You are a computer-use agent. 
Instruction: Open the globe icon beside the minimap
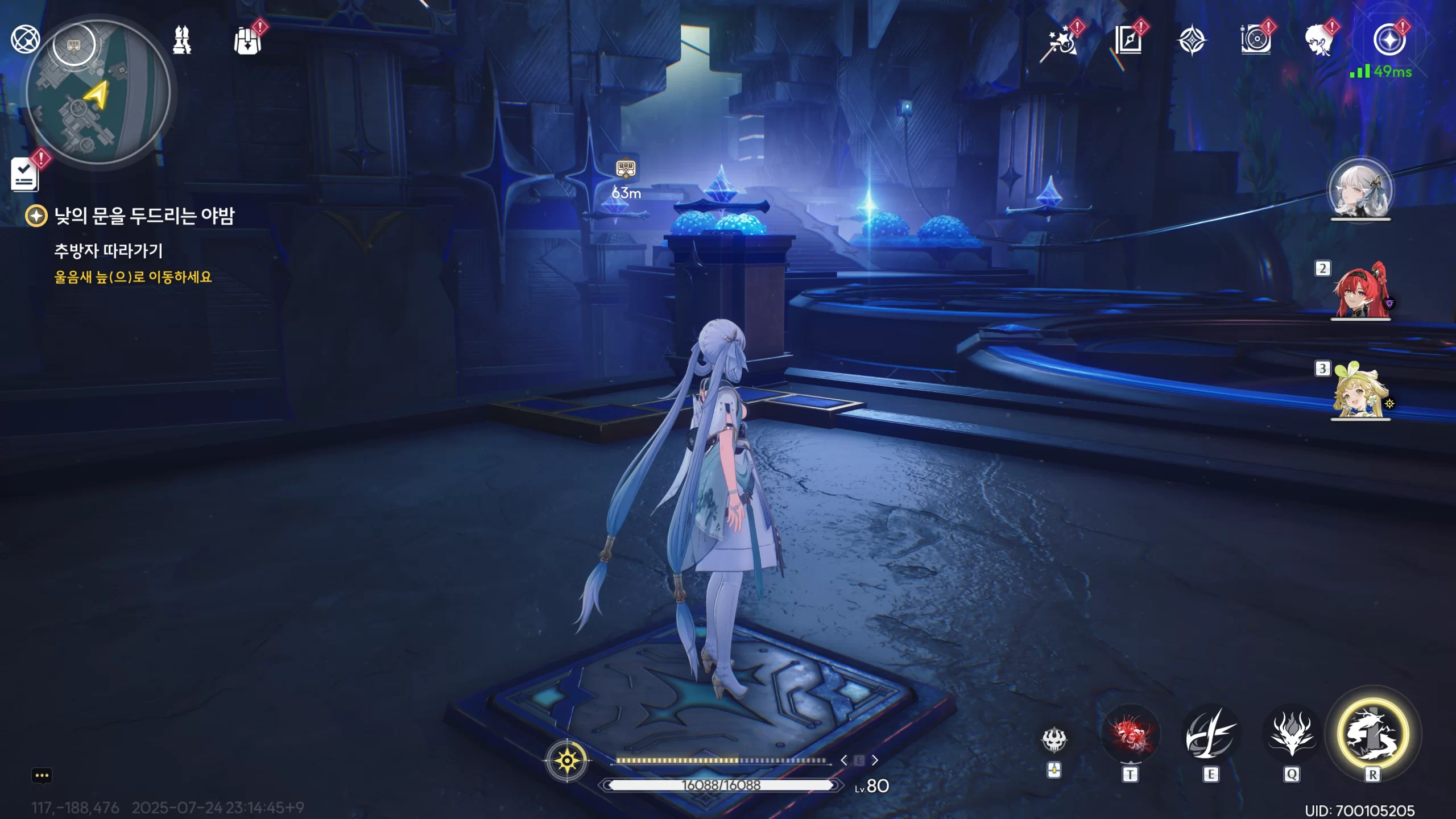click(25, 39)
